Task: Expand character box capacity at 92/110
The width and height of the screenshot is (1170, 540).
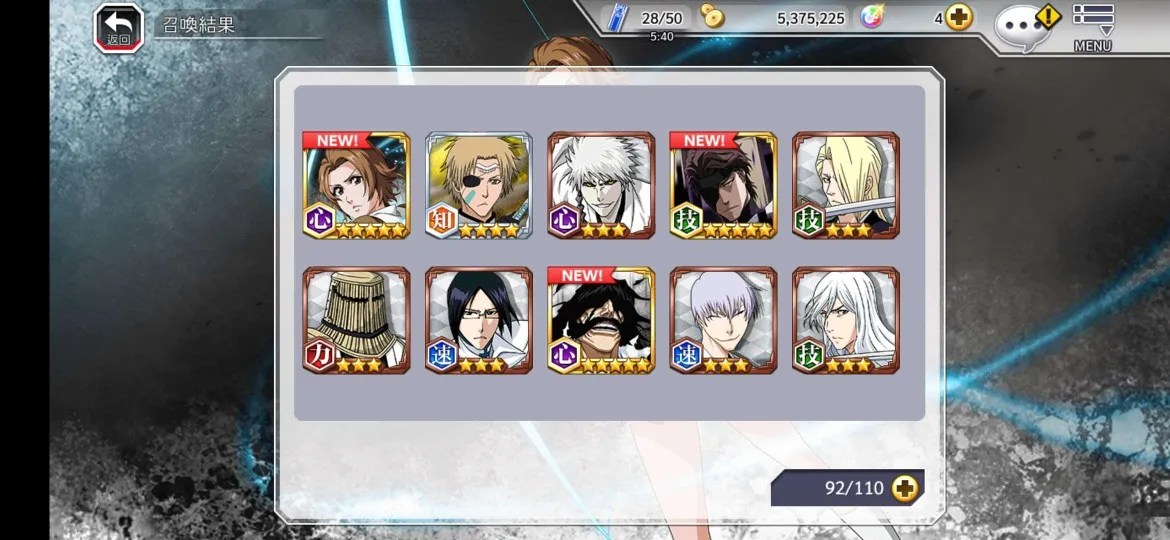Action: click(905, 488)
